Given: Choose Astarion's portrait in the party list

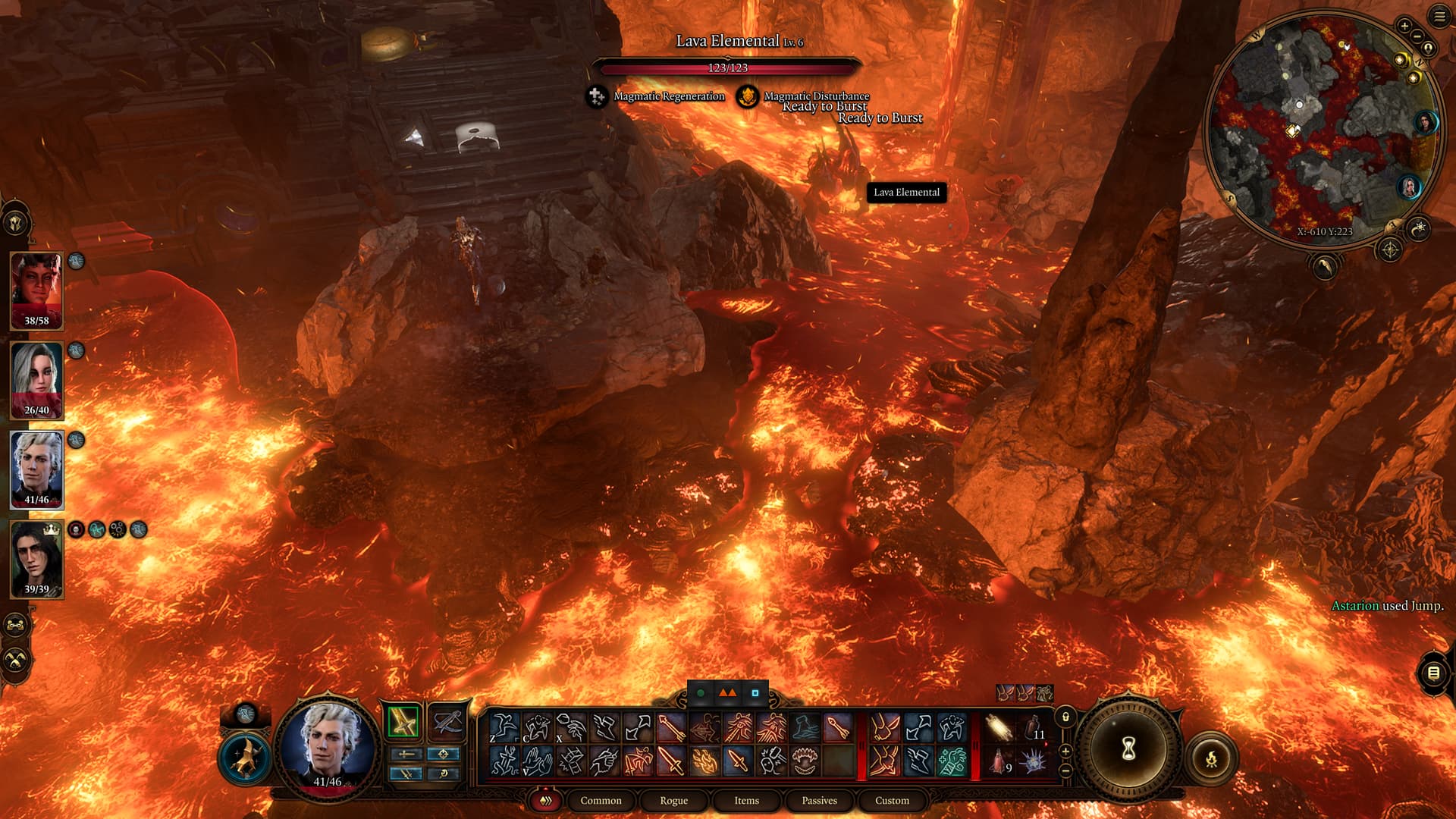Looking at the screenshot, I should 36,469.
